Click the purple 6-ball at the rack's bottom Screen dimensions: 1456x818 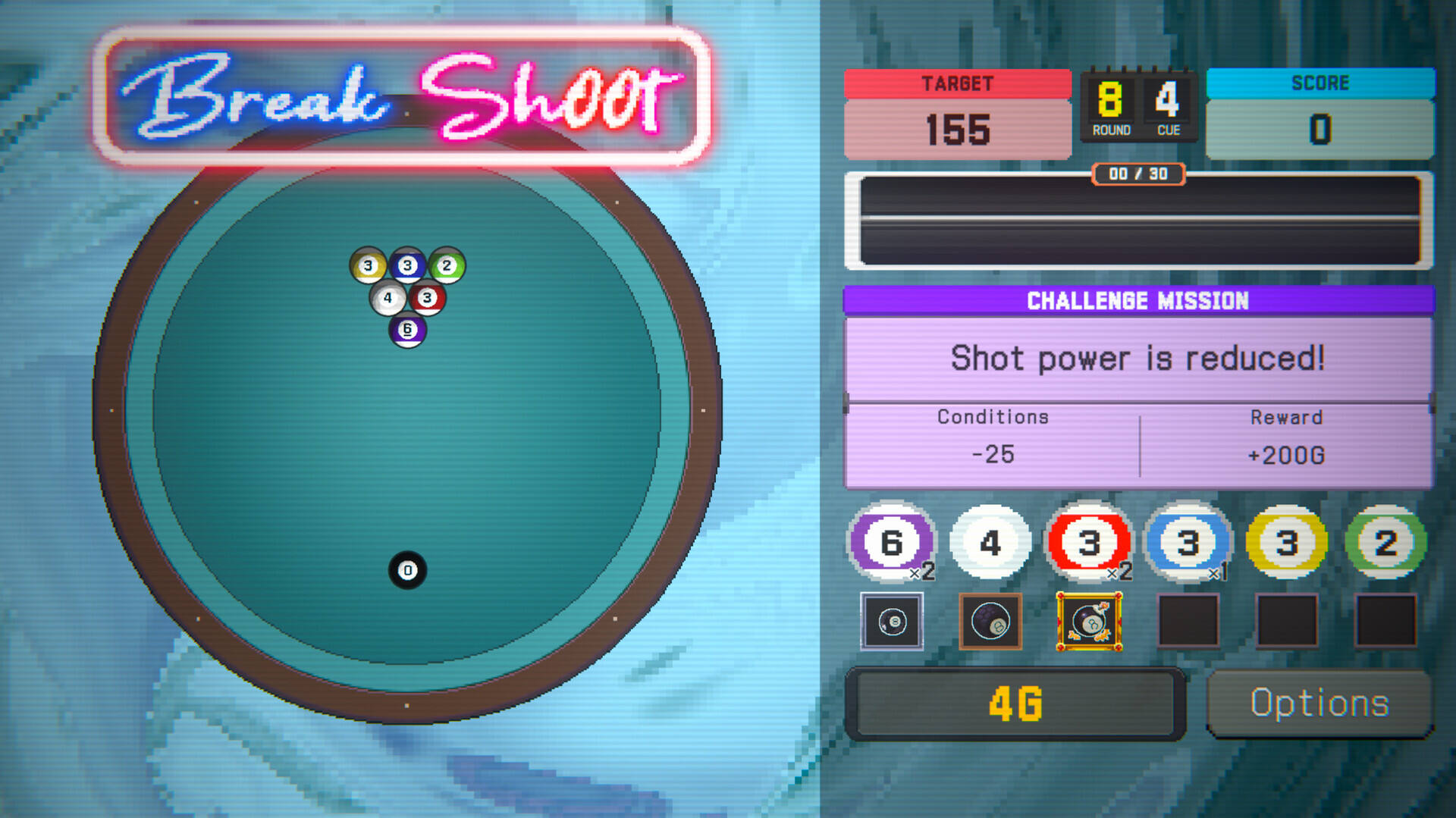(408, 329)
